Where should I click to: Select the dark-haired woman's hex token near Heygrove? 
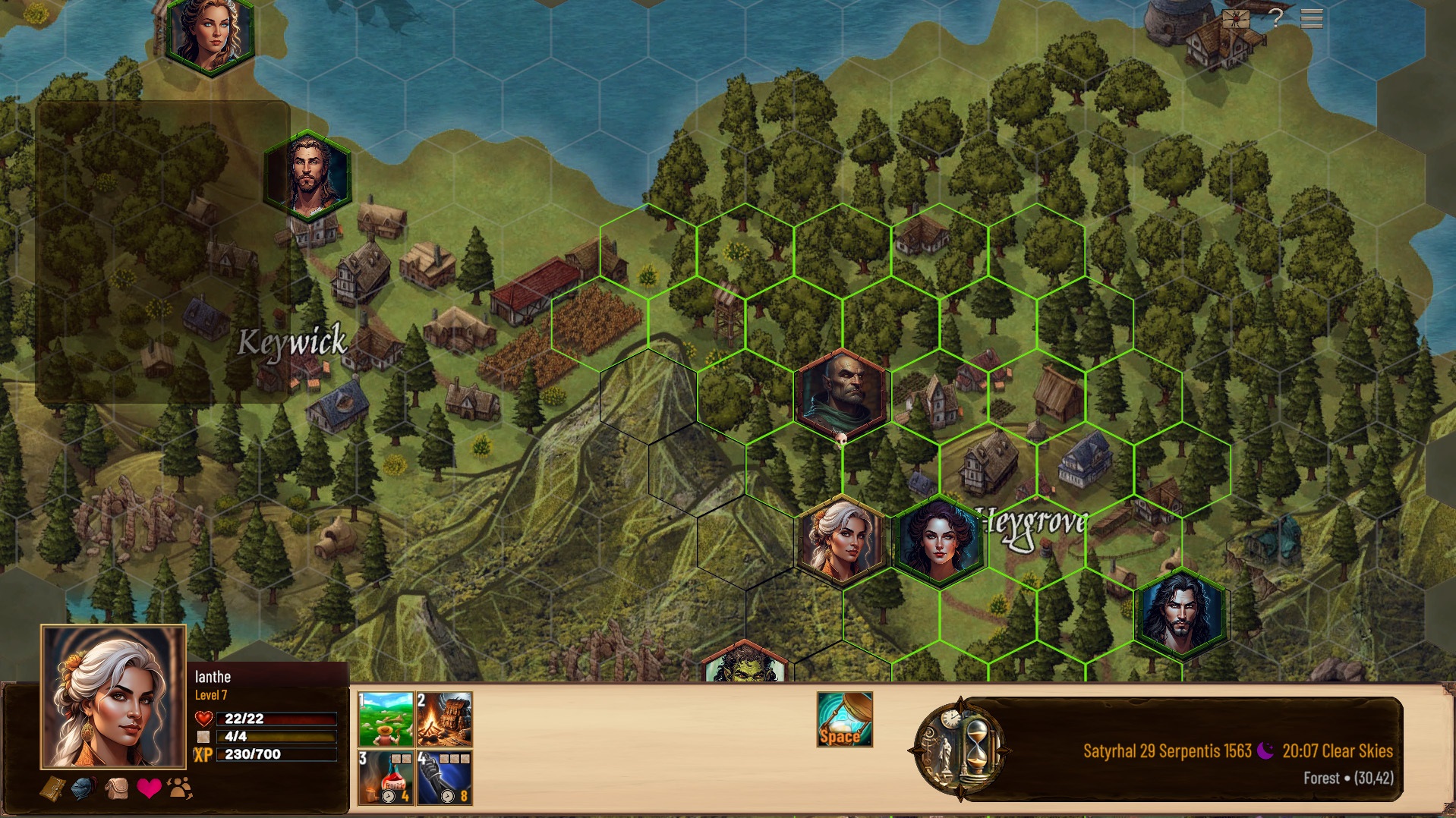click(939, 542)
